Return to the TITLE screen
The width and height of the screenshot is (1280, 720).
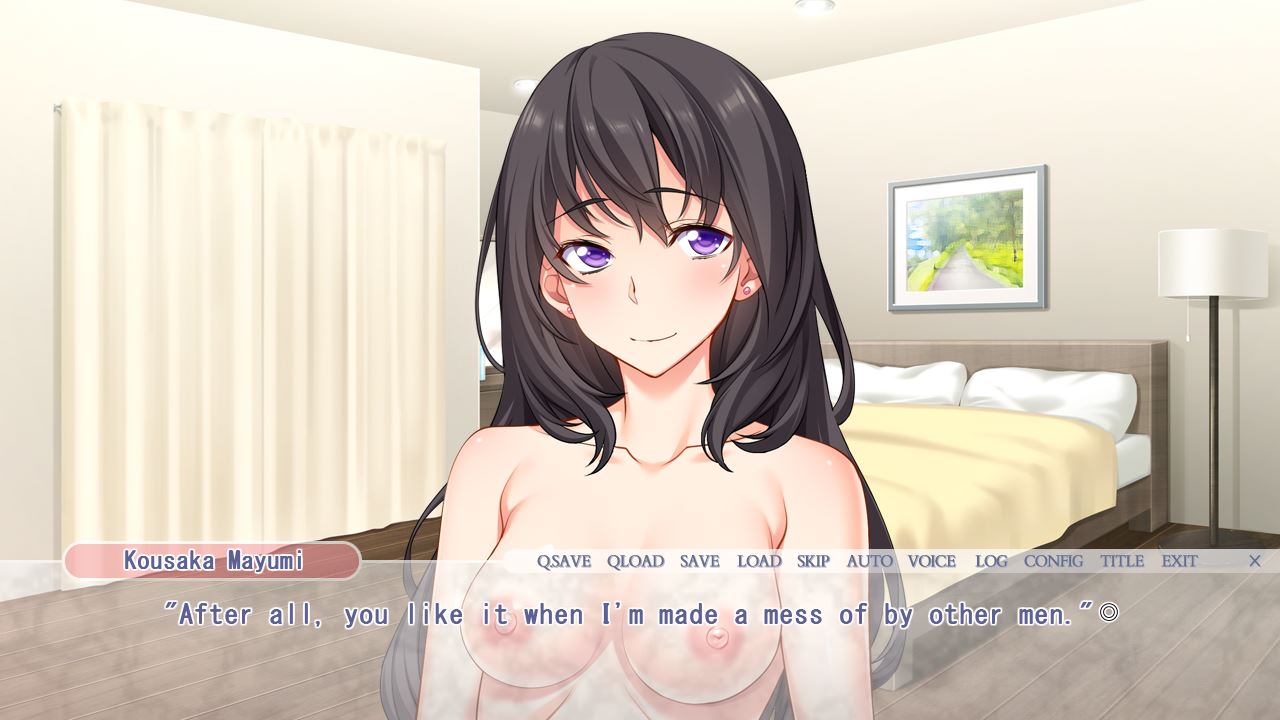1122,561
